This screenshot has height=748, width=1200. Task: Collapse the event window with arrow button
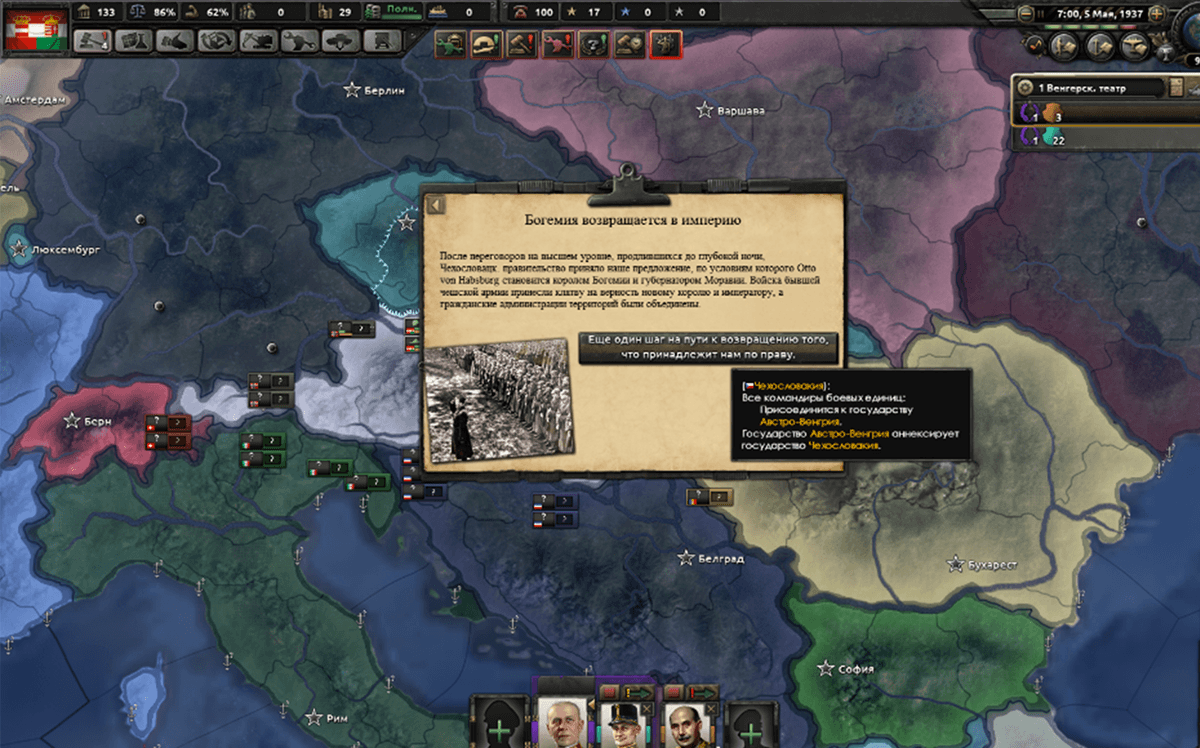click(435, 205)
